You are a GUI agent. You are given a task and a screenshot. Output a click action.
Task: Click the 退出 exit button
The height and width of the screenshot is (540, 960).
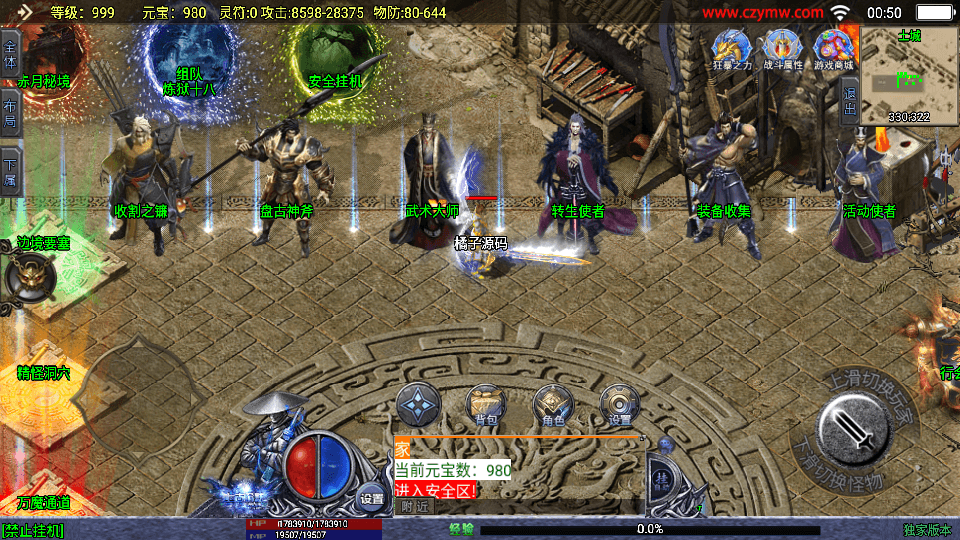click(x=850, y=101)
